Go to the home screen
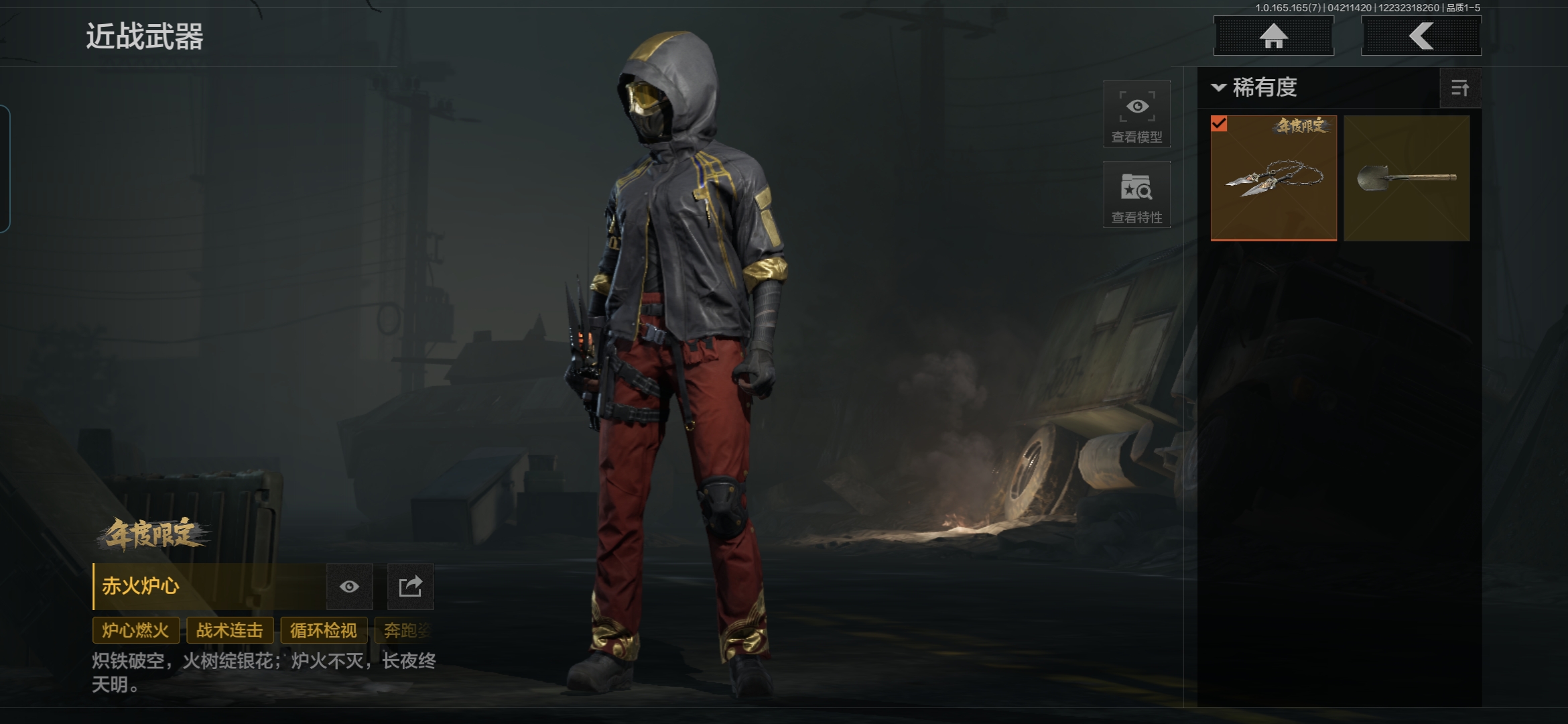 [1273, 36]
